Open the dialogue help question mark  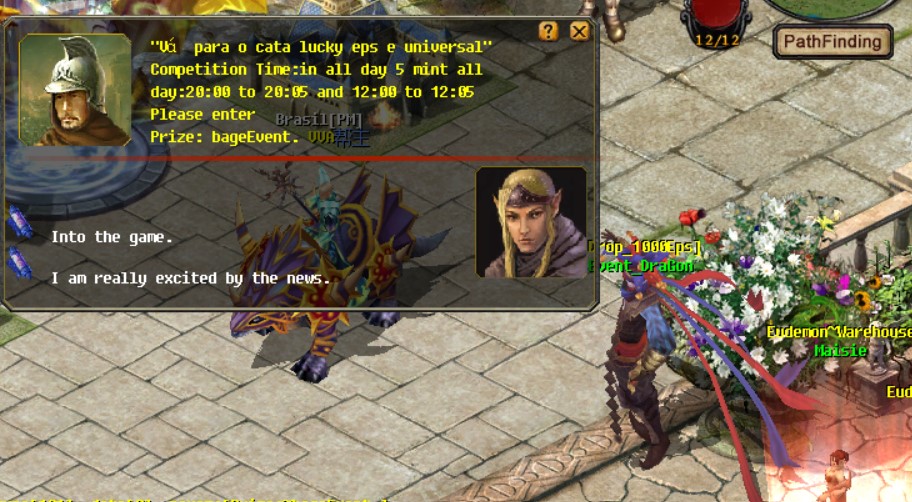click(x=548, y=31)
